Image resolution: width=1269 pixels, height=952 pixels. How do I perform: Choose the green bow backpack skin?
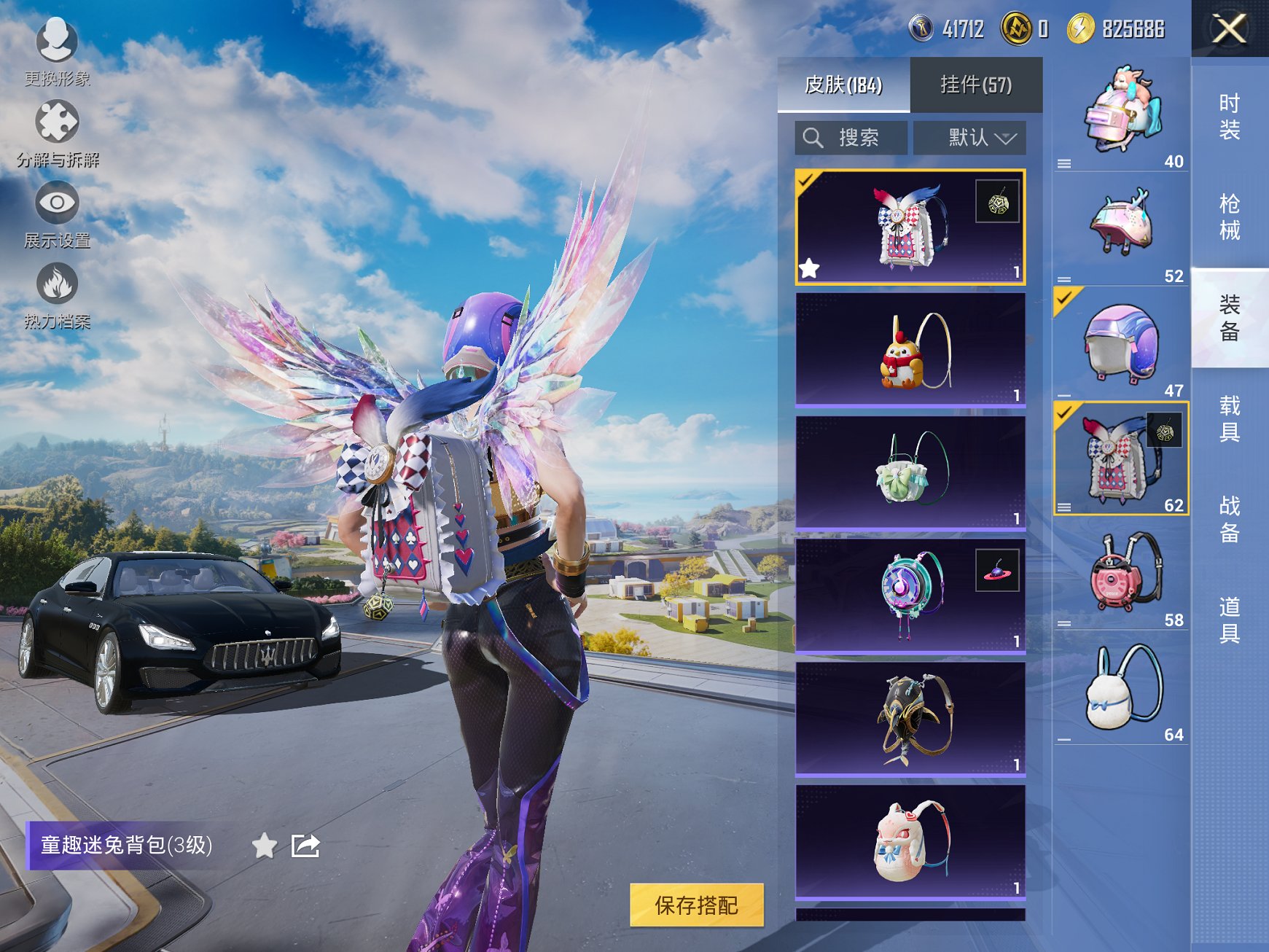click(910, 472)
